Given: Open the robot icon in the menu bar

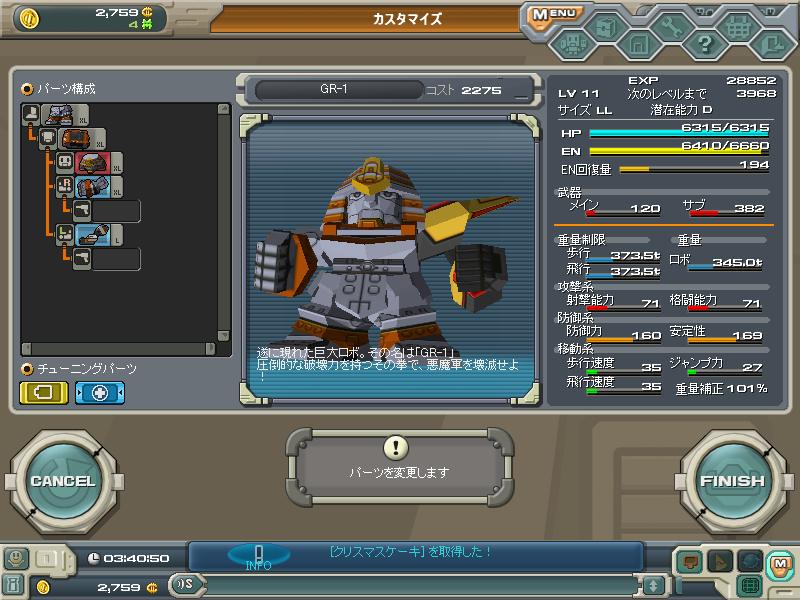Looking at the screenshot, I should click(573, 44).
